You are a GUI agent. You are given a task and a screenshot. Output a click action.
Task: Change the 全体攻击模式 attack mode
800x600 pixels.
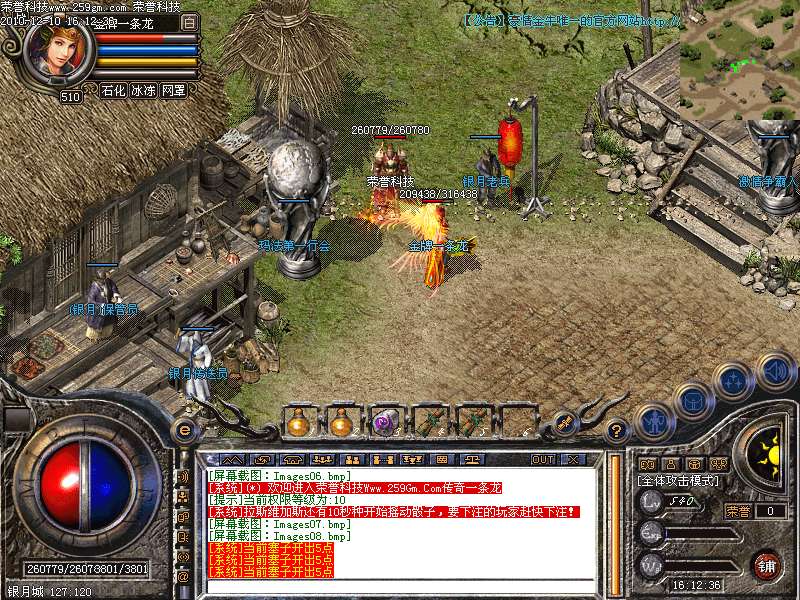coord(675,480)
